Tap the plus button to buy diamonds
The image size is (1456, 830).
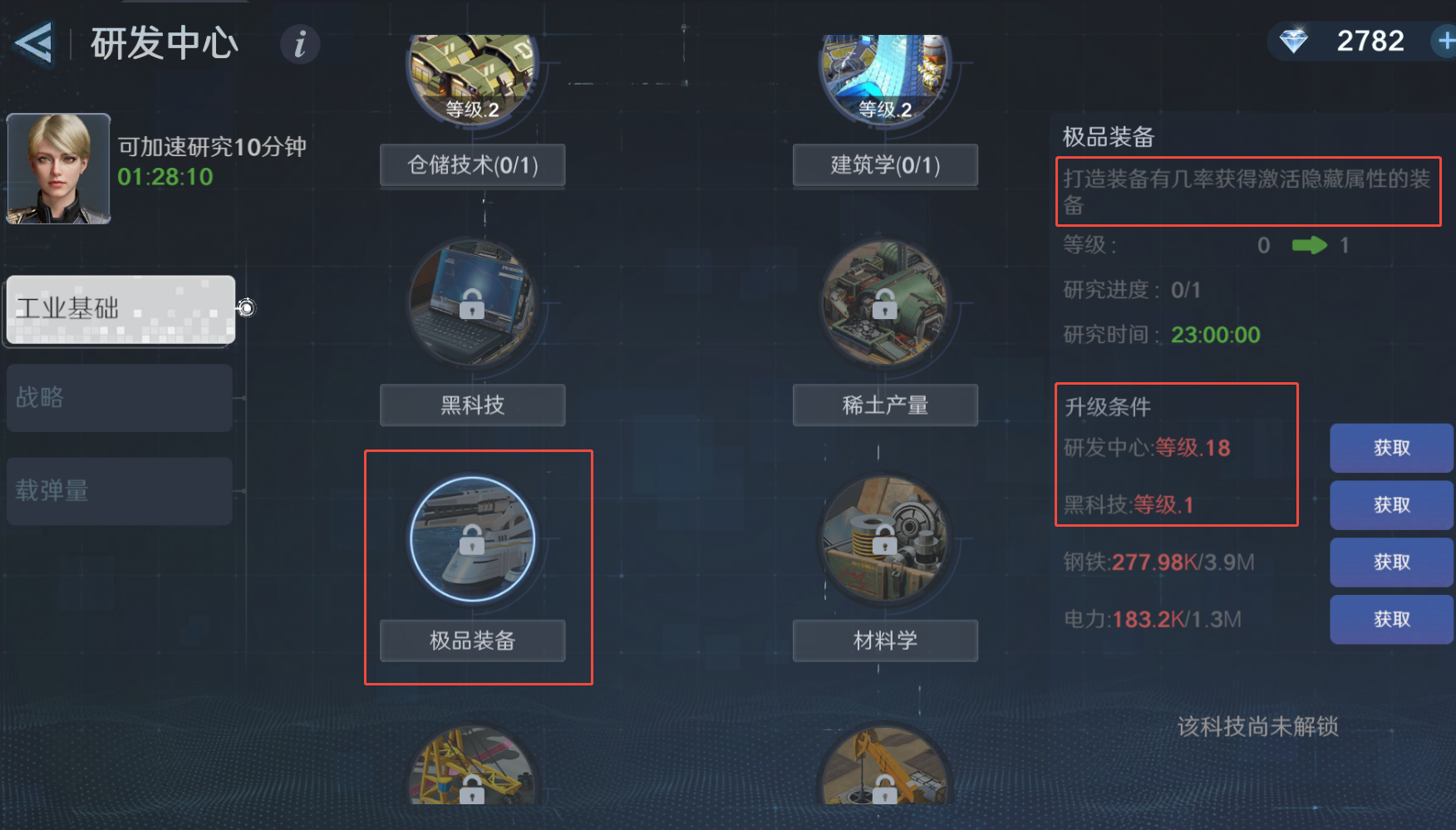[x=1446, y=40]
